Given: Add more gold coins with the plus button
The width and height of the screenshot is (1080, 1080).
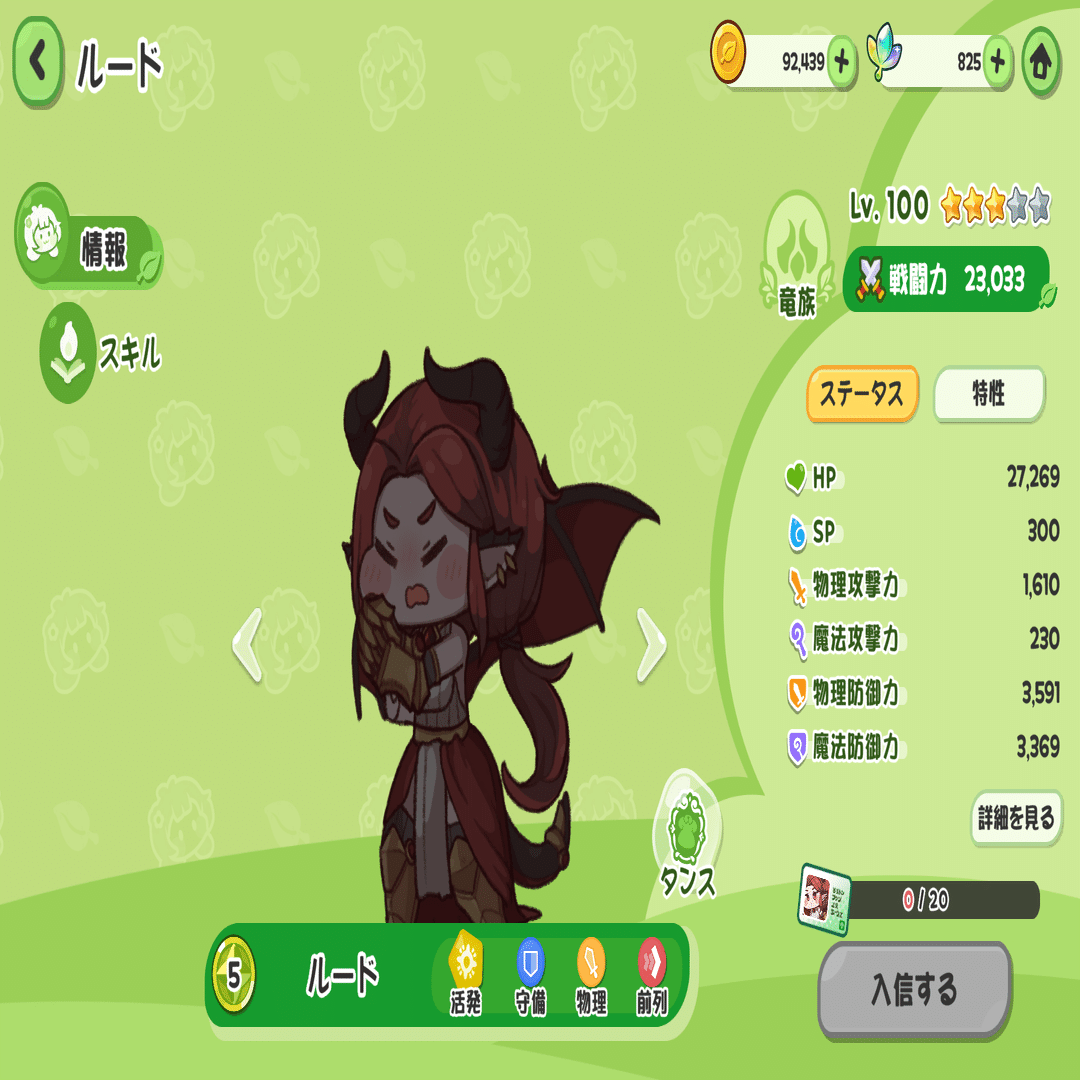Looking at the screenshot, I should [x=841, y=62].
